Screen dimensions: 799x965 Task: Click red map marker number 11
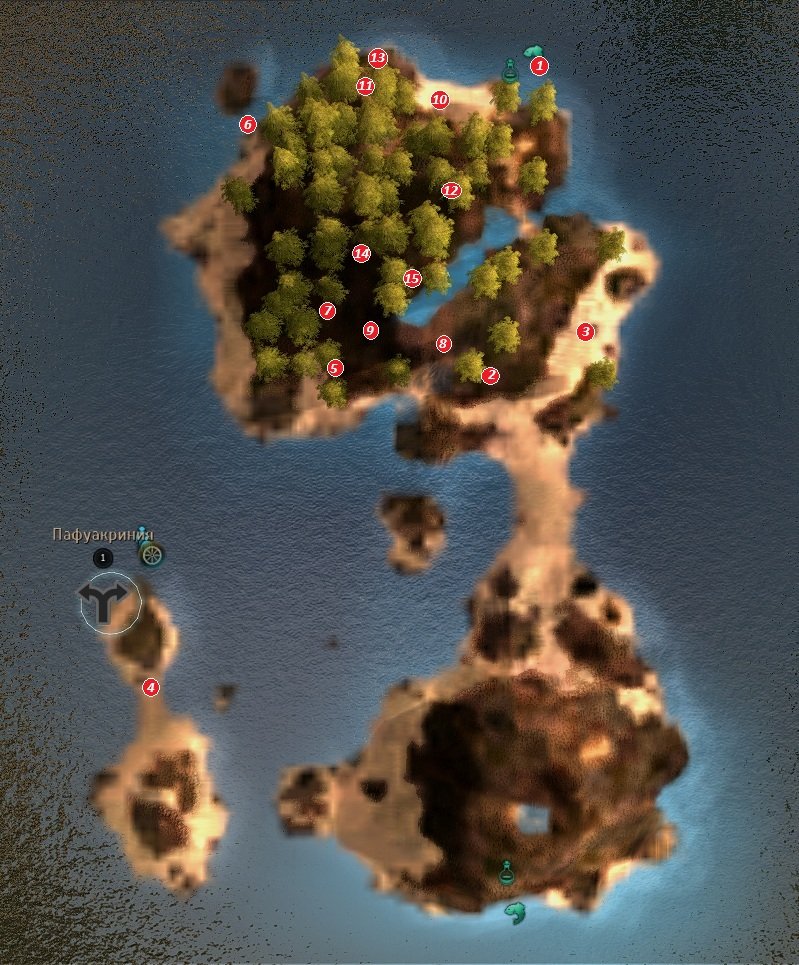point(365,86)
